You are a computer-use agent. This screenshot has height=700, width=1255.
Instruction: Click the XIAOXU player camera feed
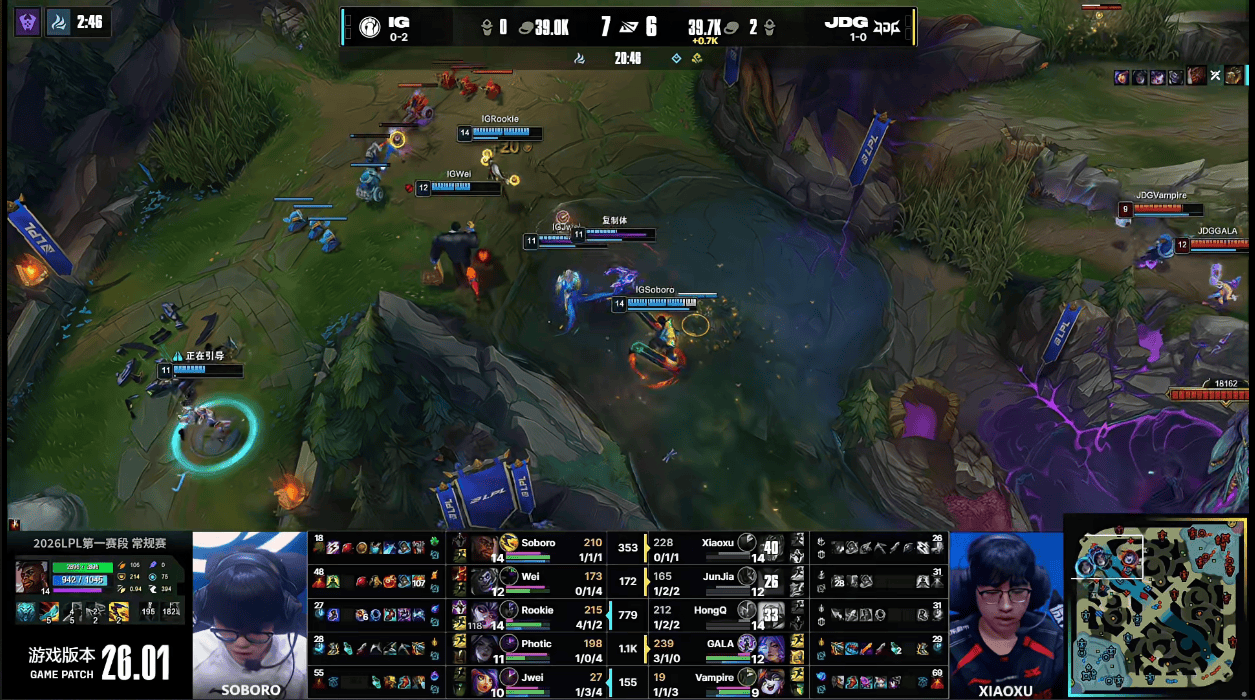[1005, 614]
